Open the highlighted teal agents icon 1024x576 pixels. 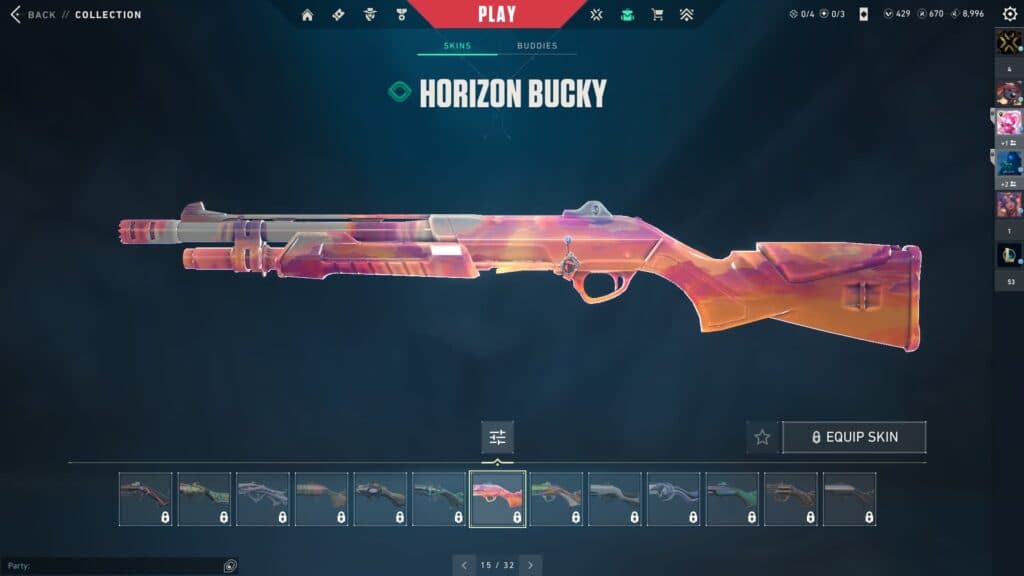click(627, 15)
